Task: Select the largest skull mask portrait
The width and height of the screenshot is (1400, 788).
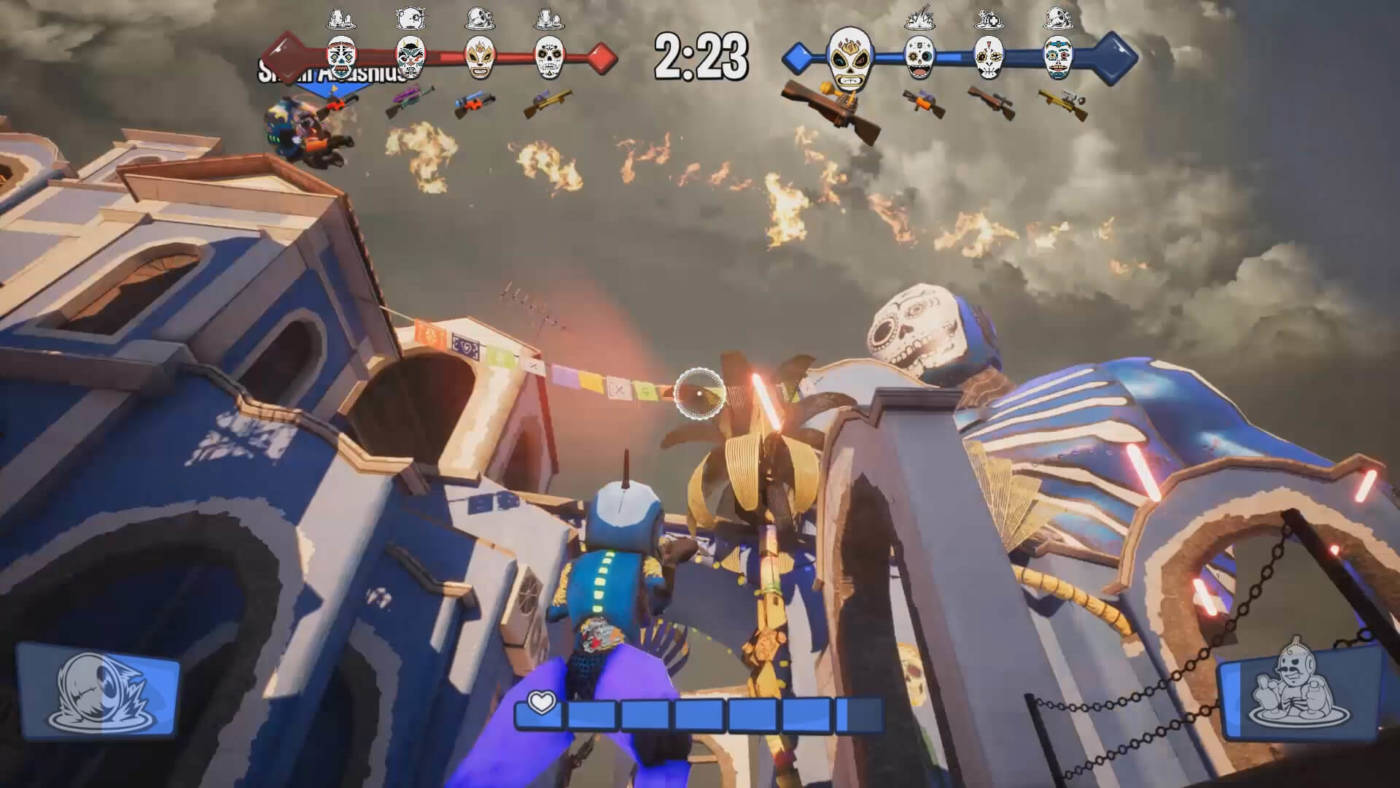Action: point(849,60)
